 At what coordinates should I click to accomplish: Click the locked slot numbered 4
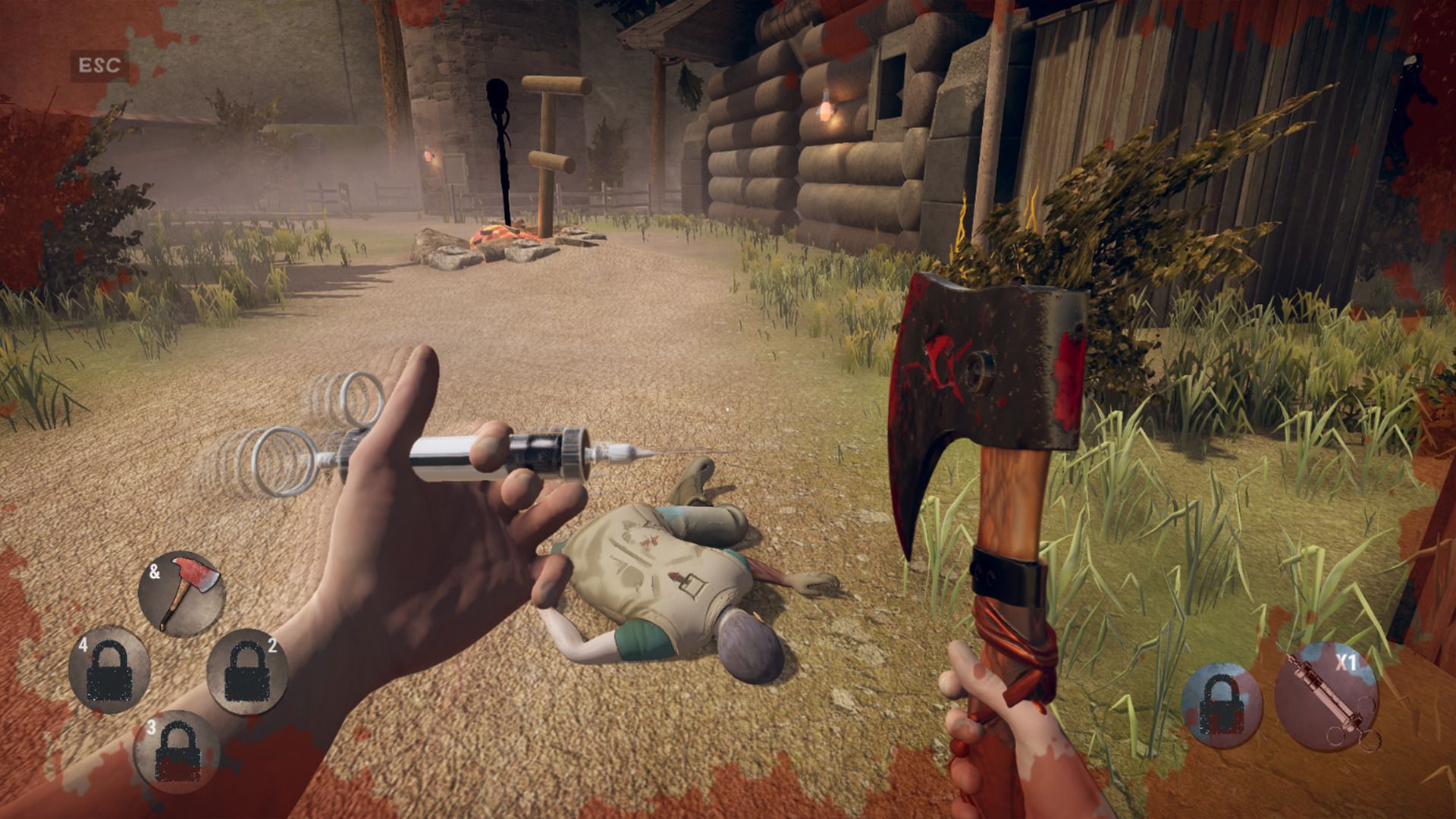pyautogui.click(x=110, y=669)
